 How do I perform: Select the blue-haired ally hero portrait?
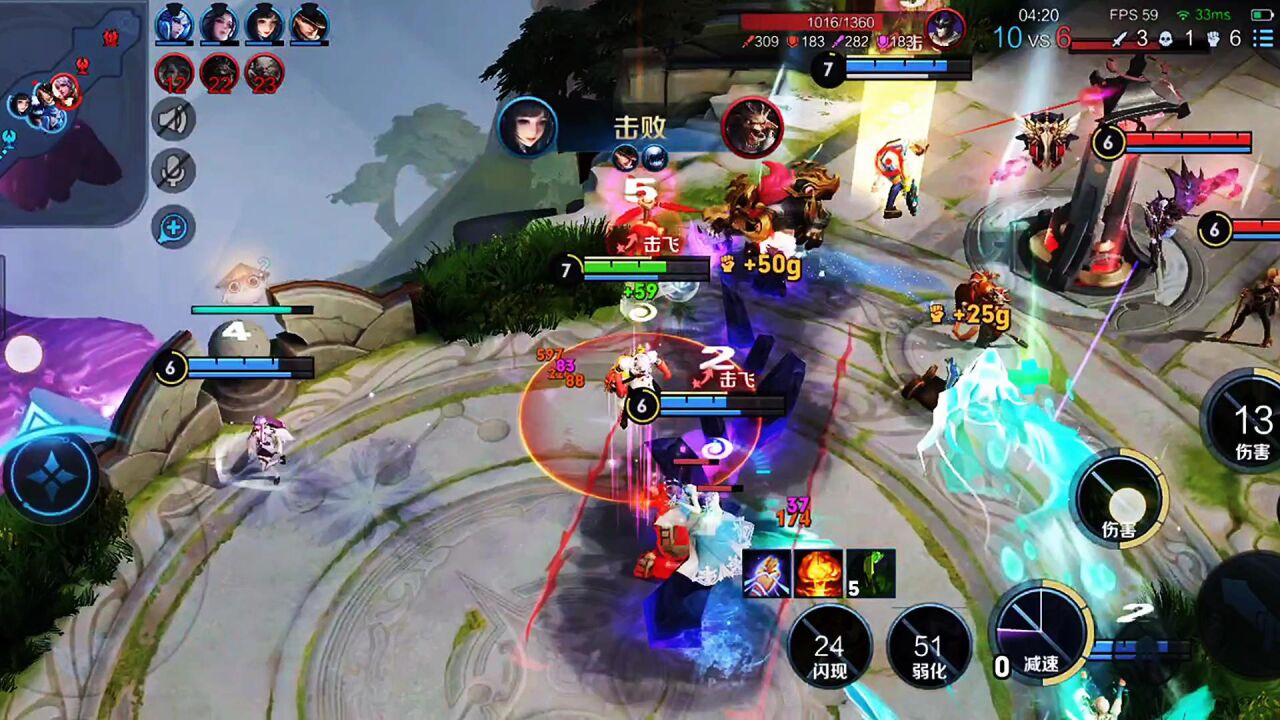174,24
